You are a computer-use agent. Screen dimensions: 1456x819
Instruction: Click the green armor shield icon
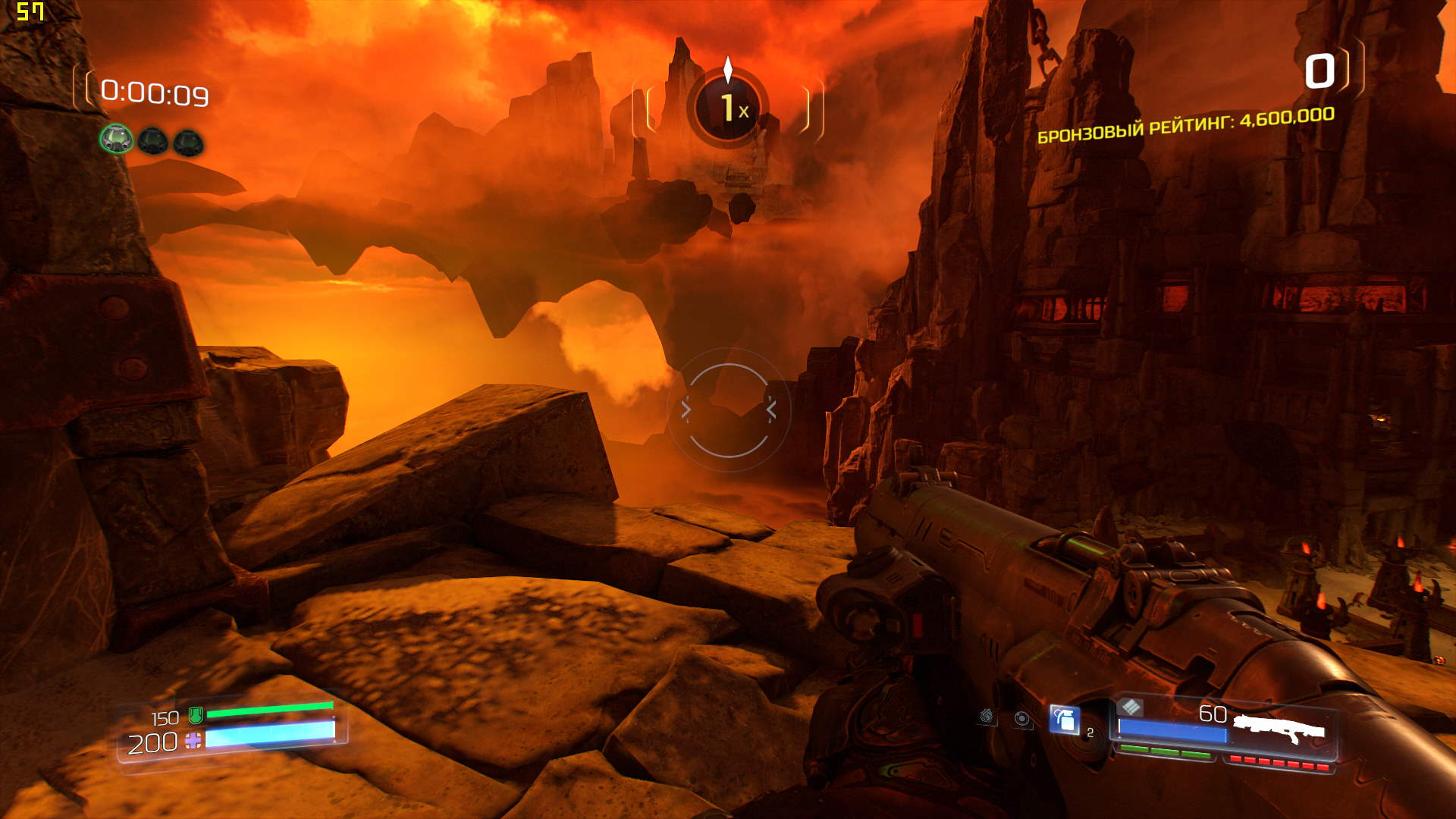click(196, 714)
